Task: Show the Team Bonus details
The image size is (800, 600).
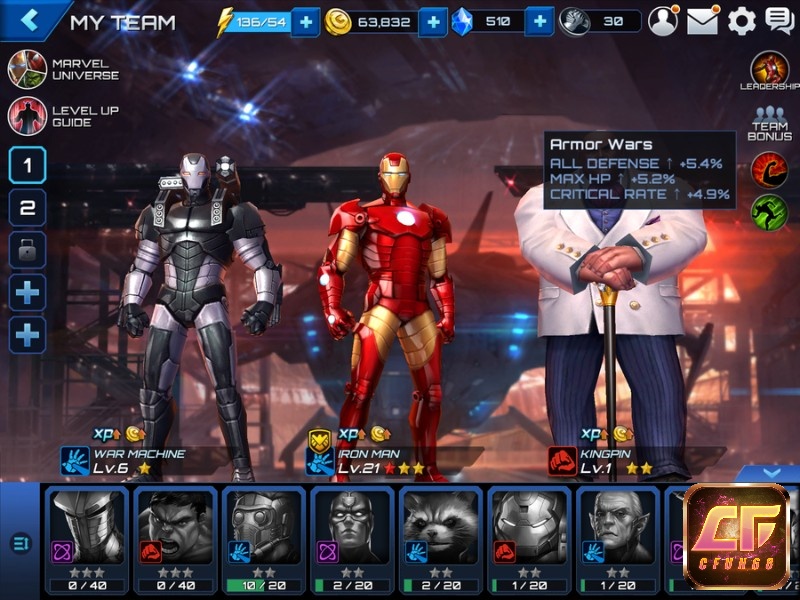Action: pos(769,124)
